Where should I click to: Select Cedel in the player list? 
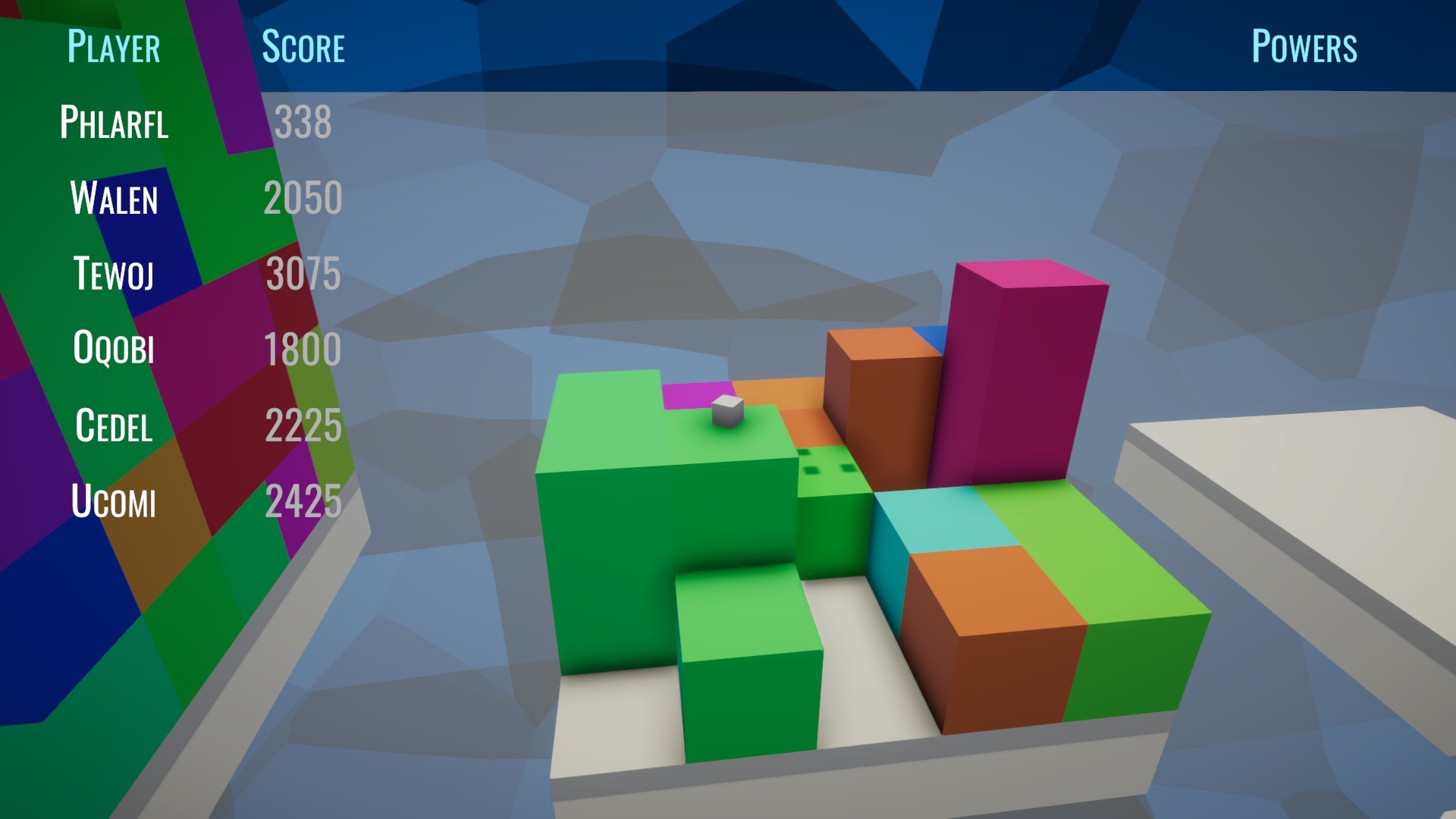pos(114,426)
